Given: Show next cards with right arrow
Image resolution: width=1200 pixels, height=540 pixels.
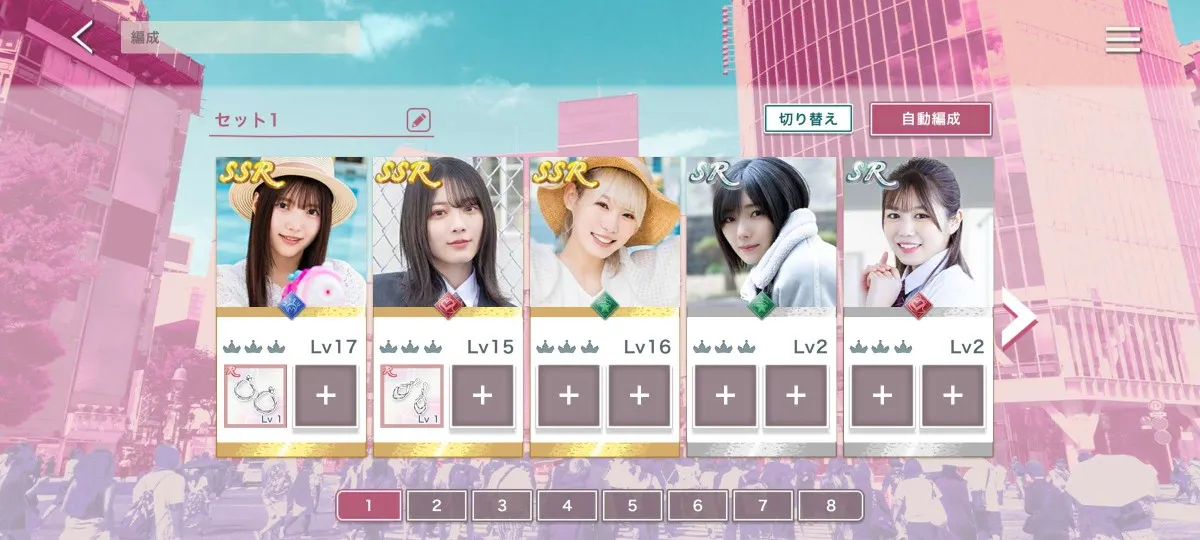Looking at the screenshot, I should 1017,320.
